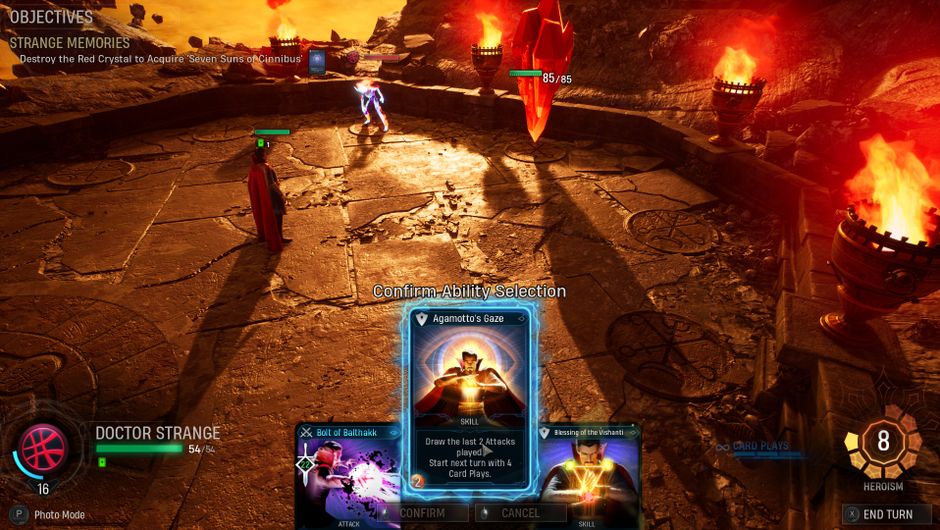This screenshot has width=940, height=530.
Task: Click the Heroism meter
Action: tap(882, 441)
